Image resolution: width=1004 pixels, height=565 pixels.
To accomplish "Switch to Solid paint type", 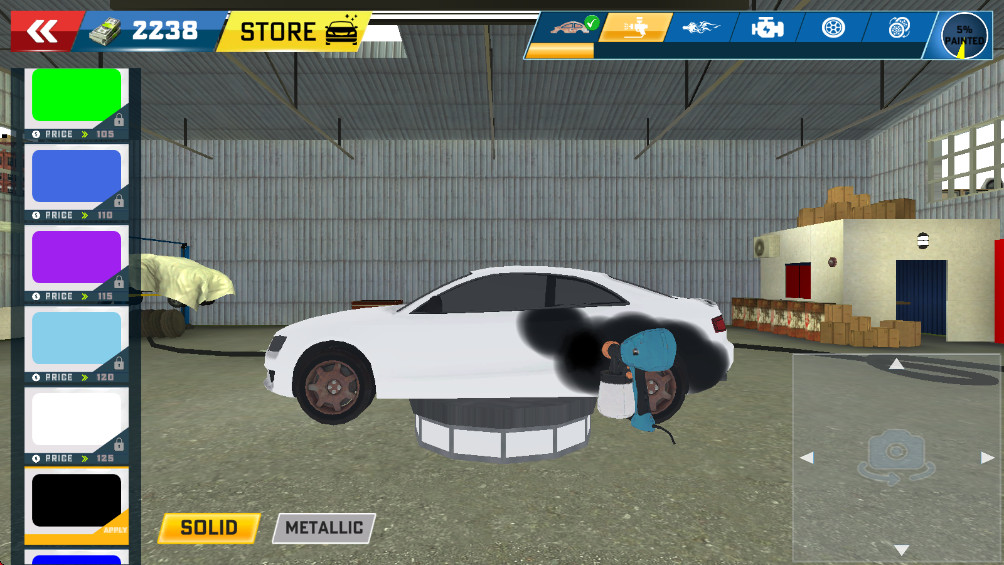I will pos(209,528).
